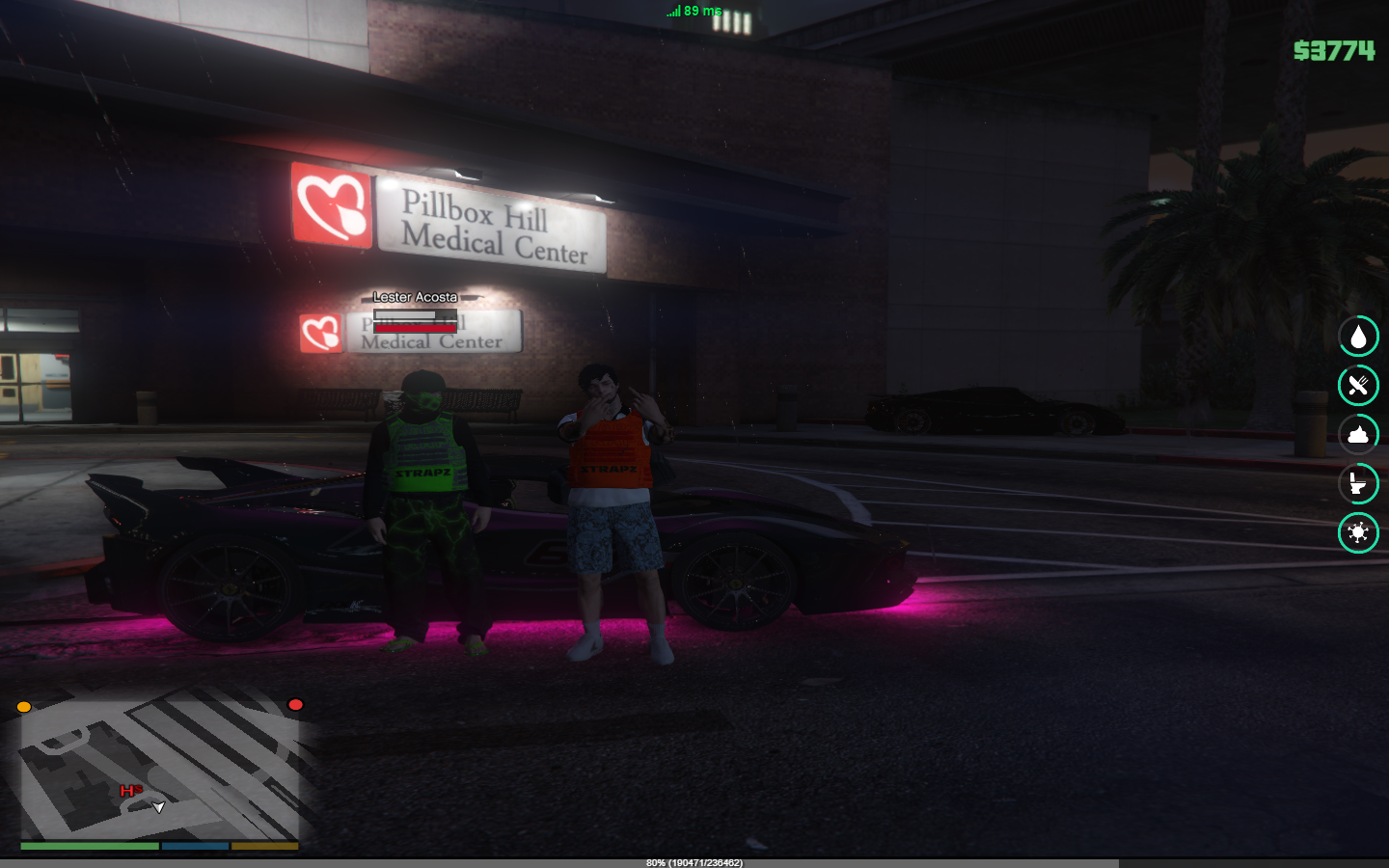1389x868 pixels.
Task: Select the orange blip on the minimap
Action: click(24, 707)
